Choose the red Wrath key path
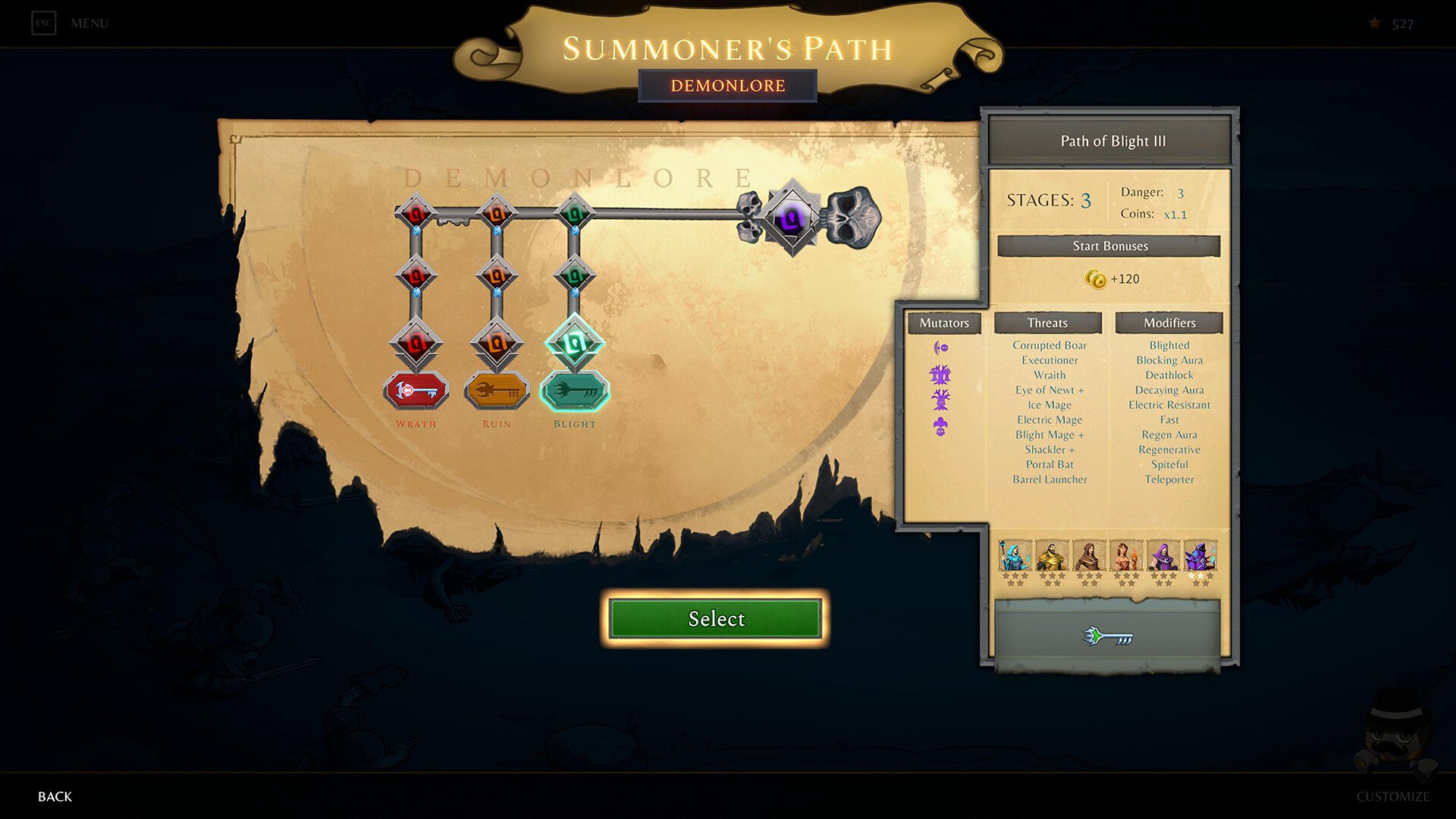The height and width of the screenshot is (819, 1456). [416, 391]
